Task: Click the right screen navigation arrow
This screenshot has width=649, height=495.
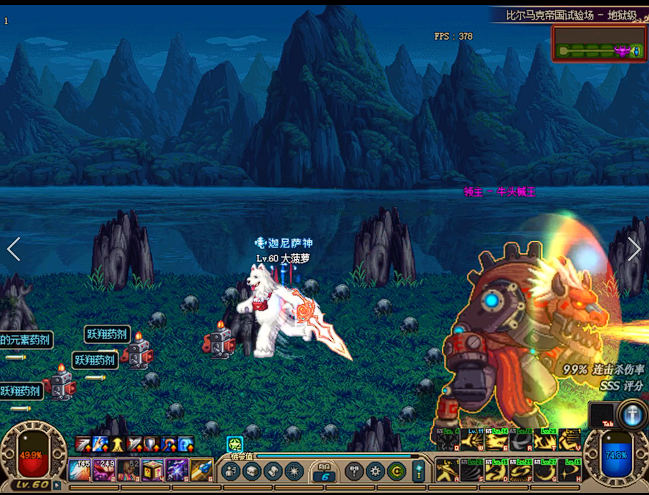Action: [x=634, y=249]
